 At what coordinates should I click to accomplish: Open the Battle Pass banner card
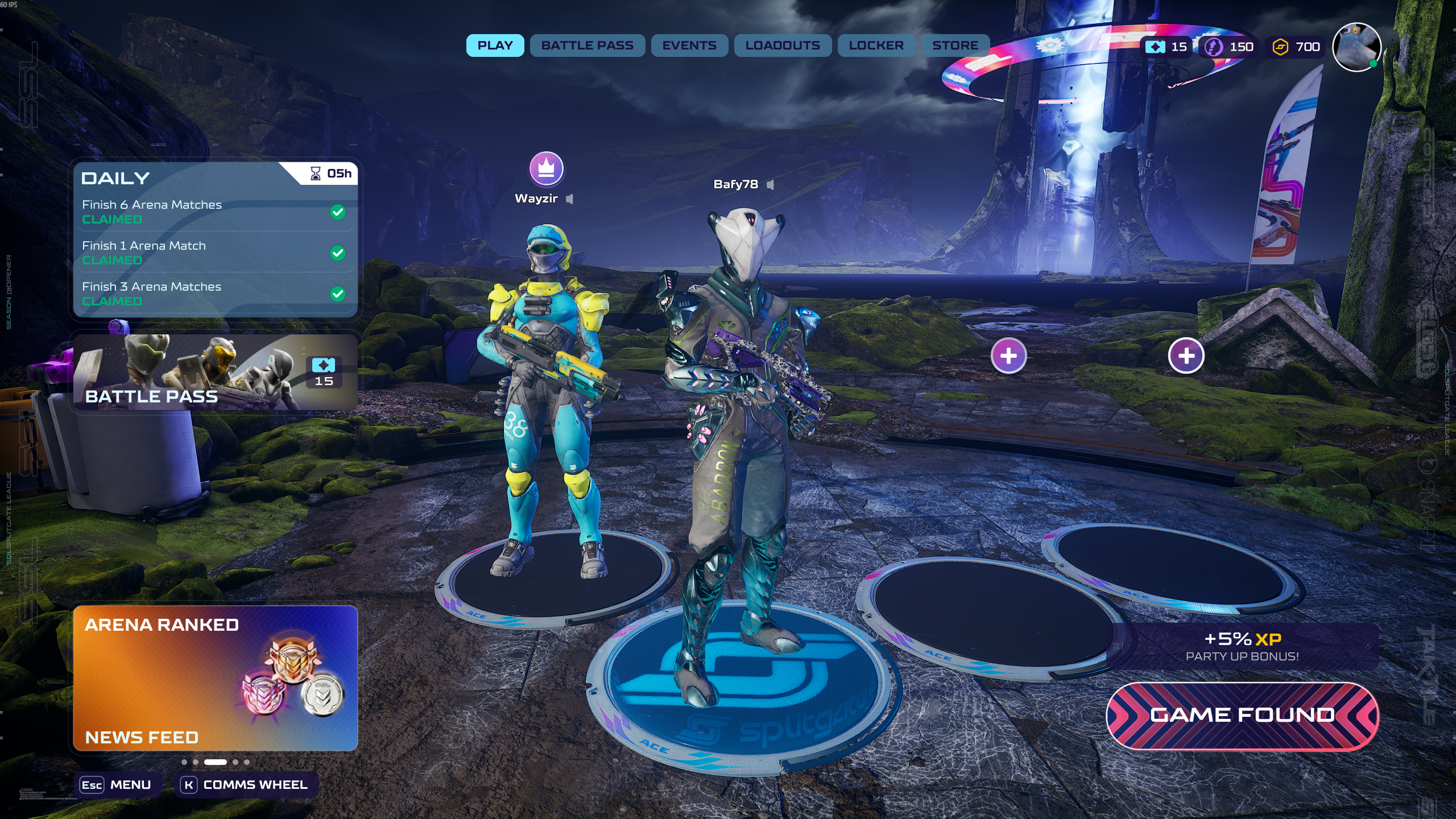click(x=215, y=372)
